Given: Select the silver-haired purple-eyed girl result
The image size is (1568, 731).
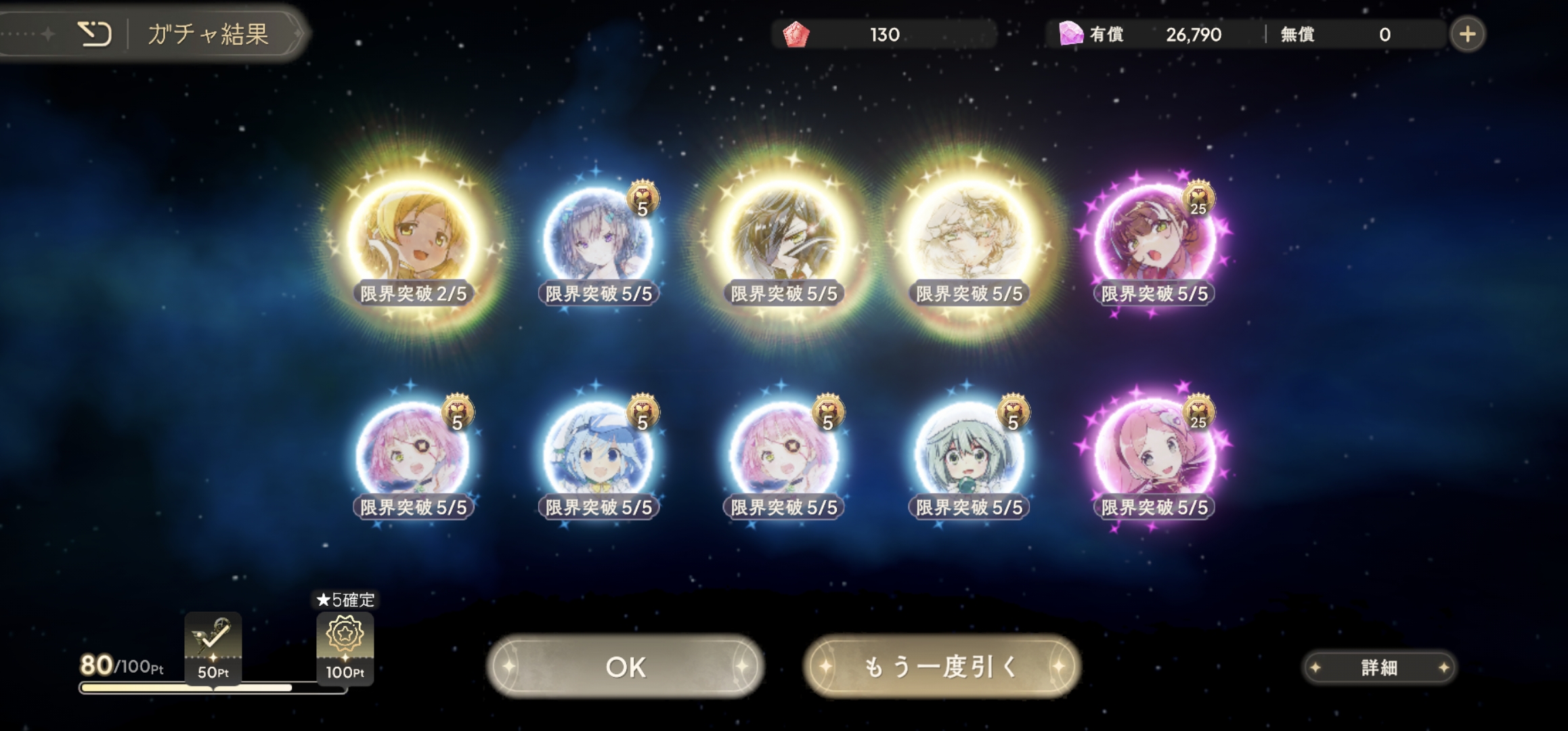Looking at the screenshot, I should (x=598, y=238).
